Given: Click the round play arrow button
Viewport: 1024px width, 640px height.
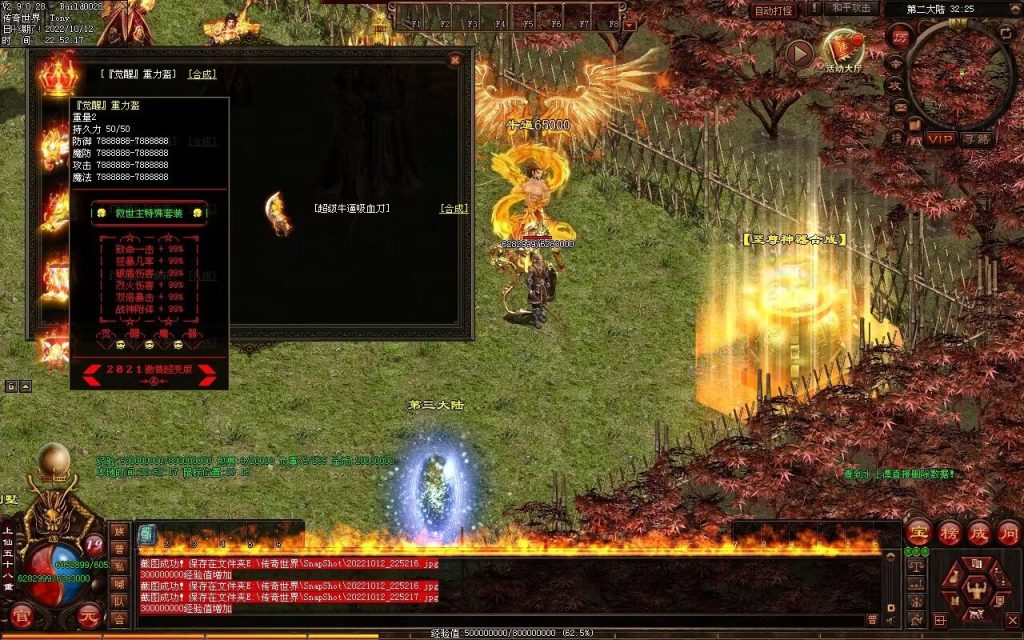Looking at the screenshot, I should click(x=799, y=53).
